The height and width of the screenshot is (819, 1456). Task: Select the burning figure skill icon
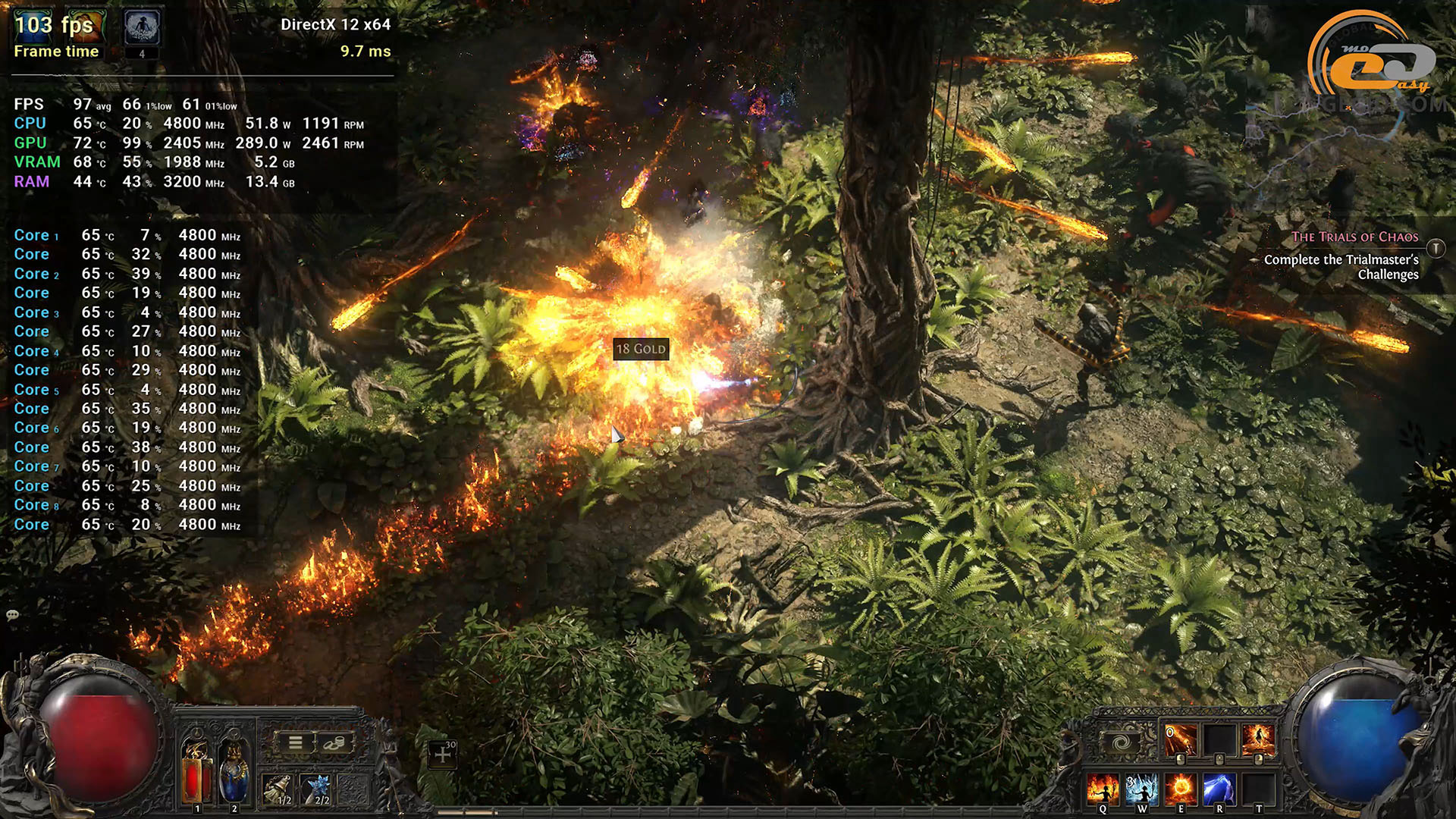tap(1257, 740)
